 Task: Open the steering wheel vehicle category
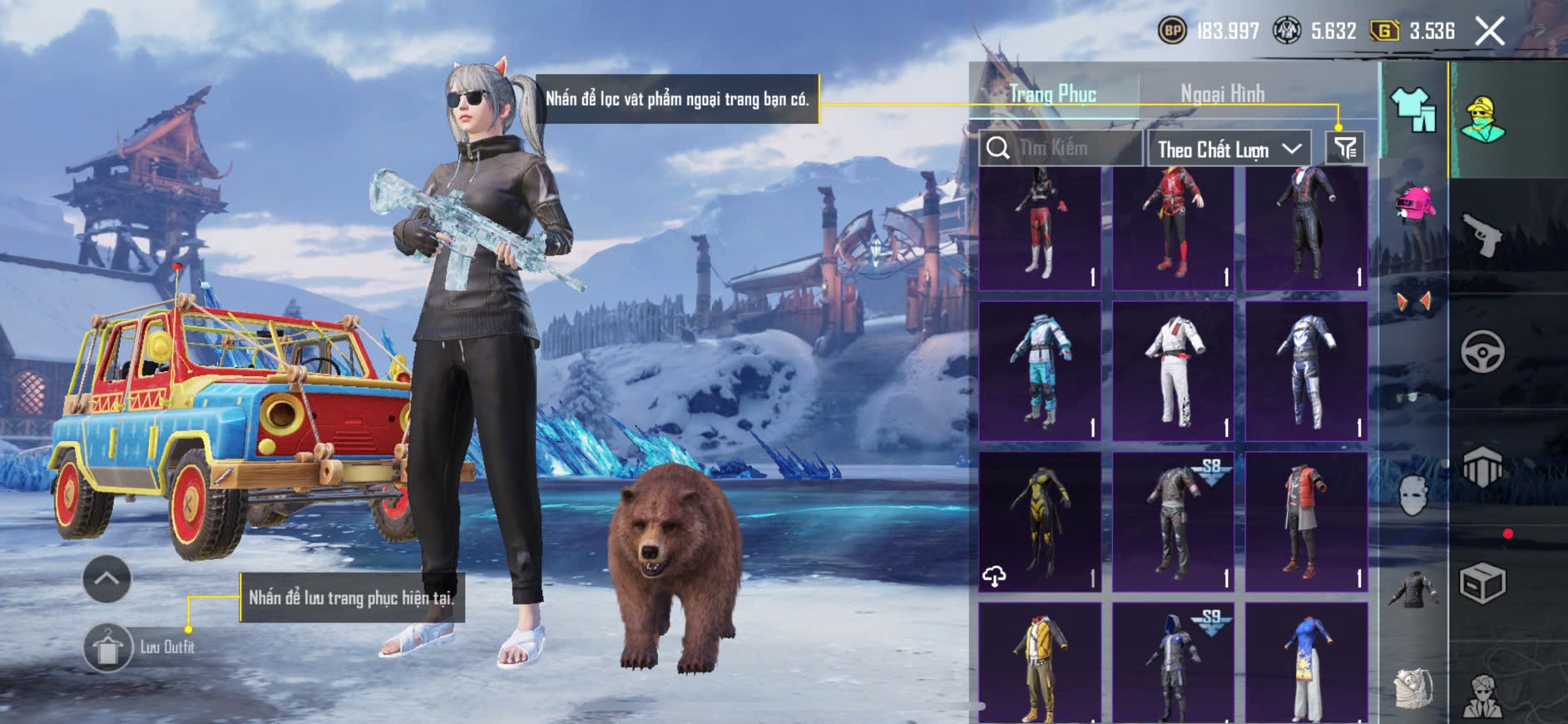point(1482,352)
